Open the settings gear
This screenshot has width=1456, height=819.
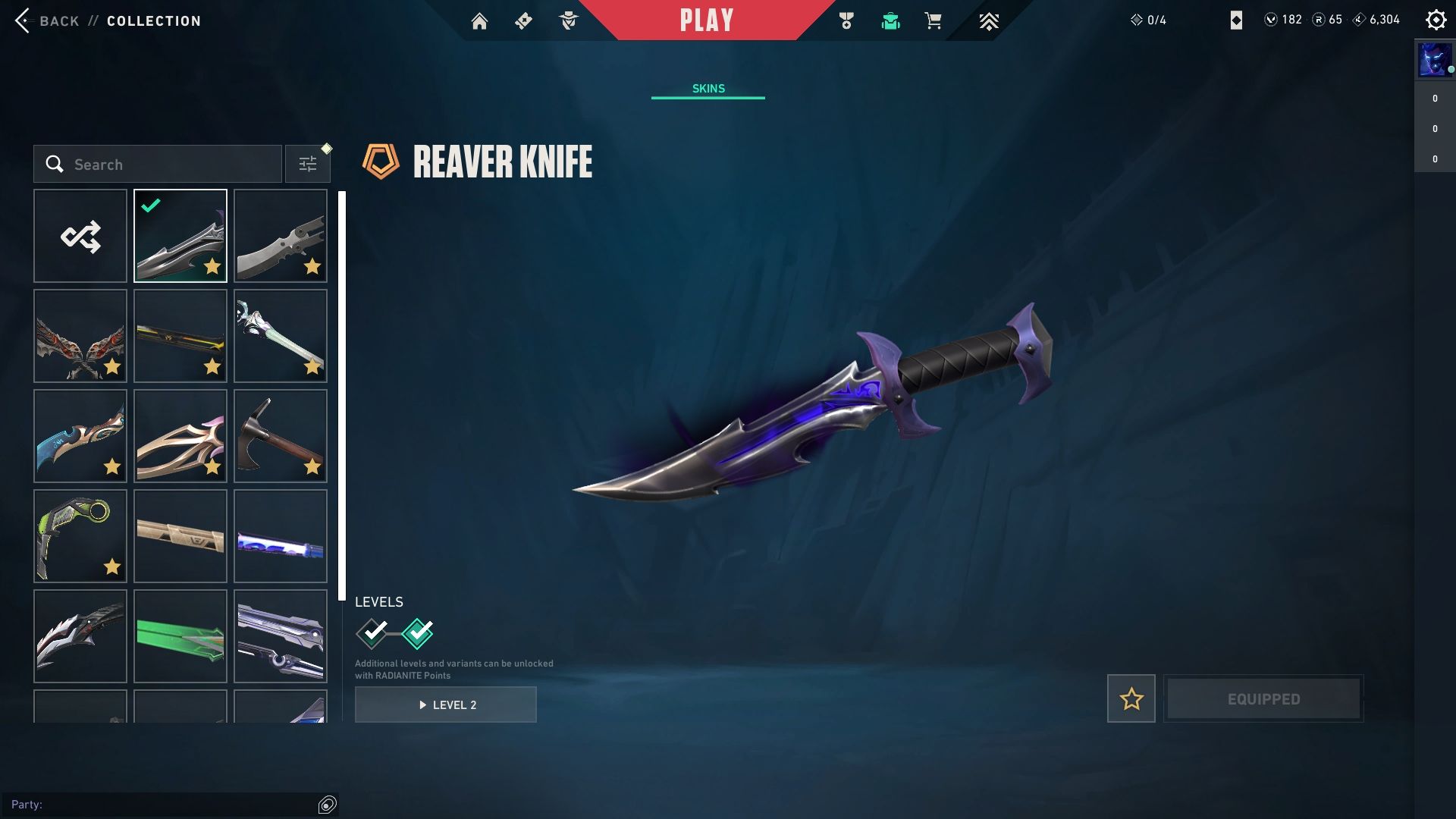(1436, 20)
